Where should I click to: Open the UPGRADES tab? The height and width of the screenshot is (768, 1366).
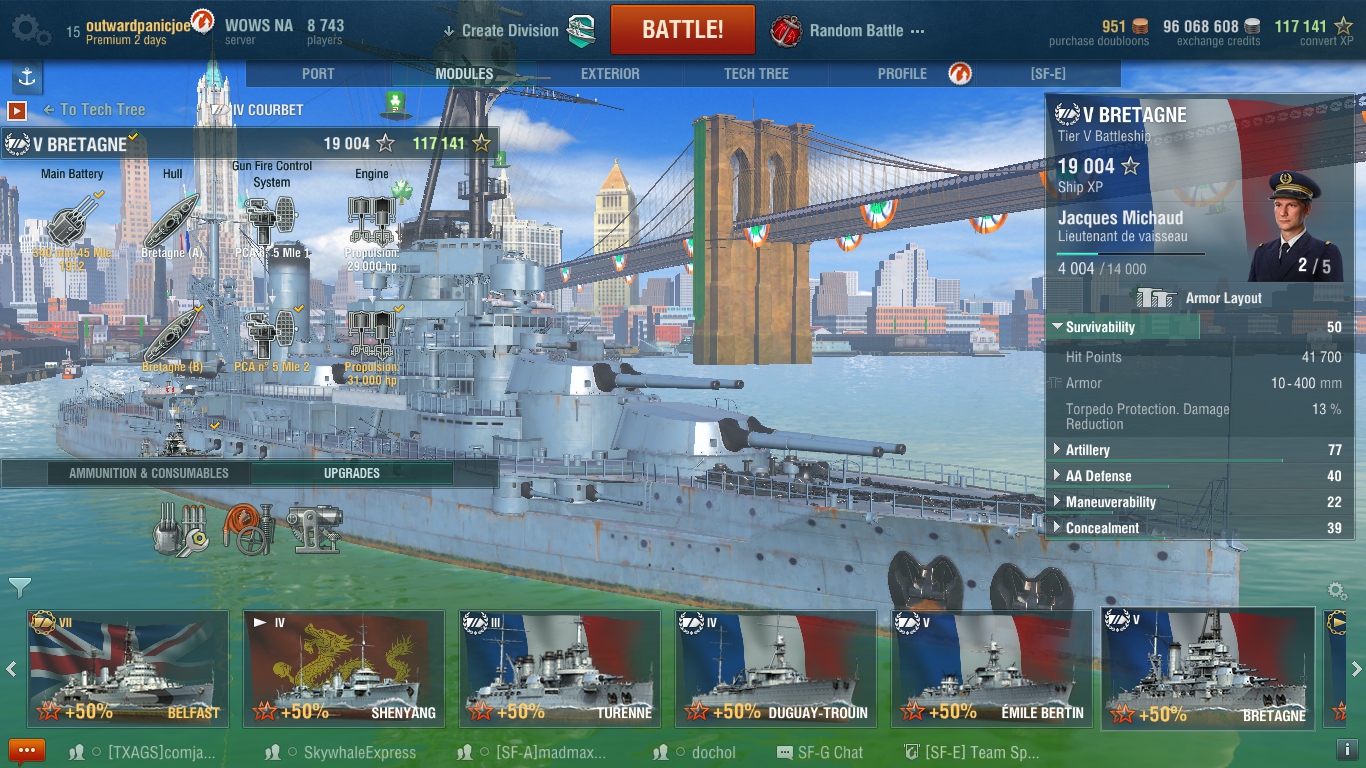click(351, 473)
